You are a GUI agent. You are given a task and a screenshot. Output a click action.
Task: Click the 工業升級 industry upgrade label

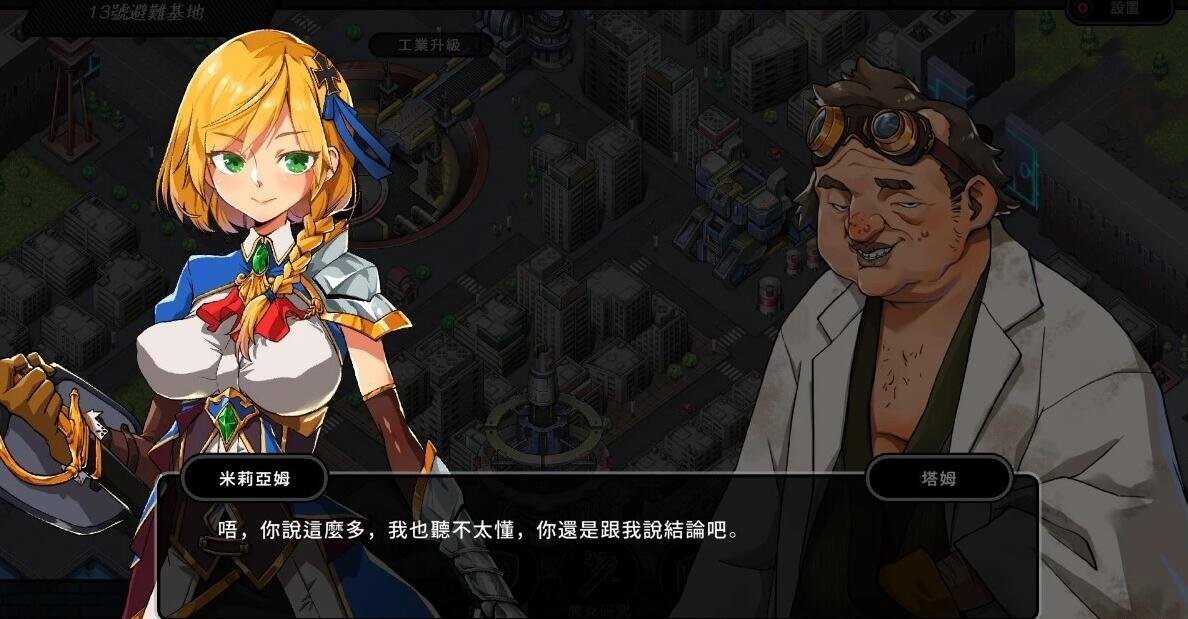[x=431, y=46]
